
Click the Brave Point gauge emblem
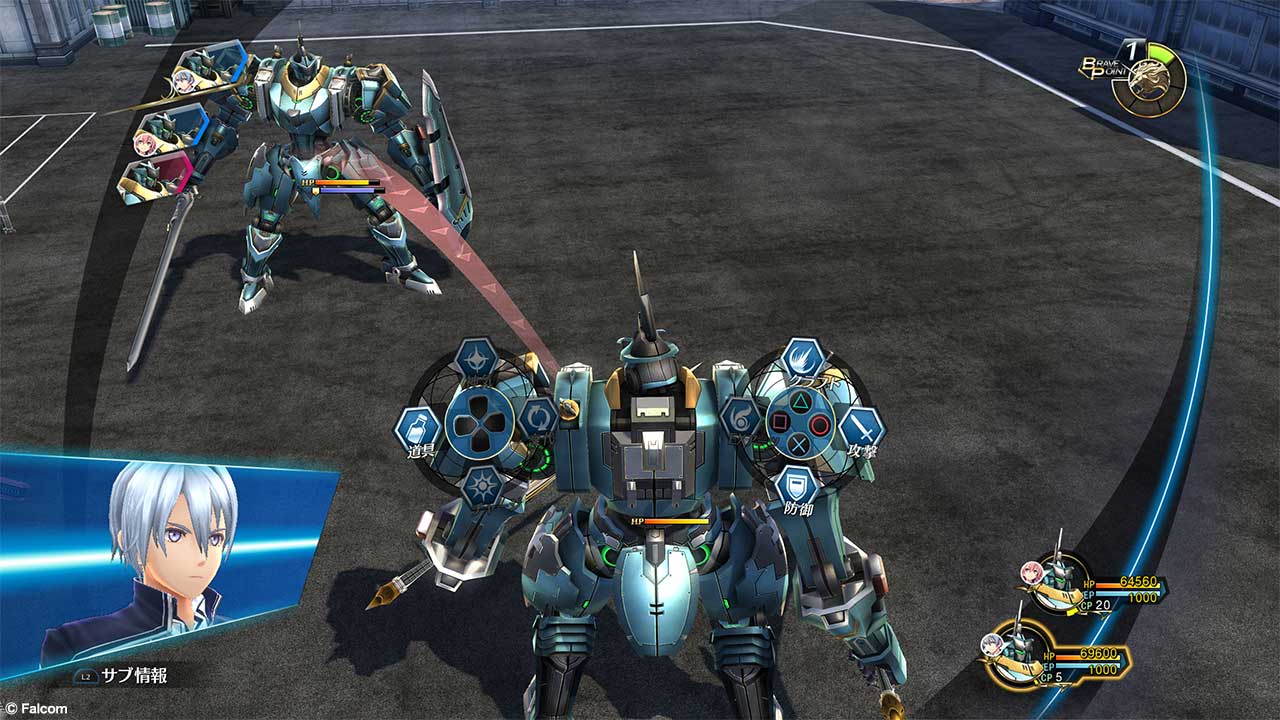pos(1148,79)
